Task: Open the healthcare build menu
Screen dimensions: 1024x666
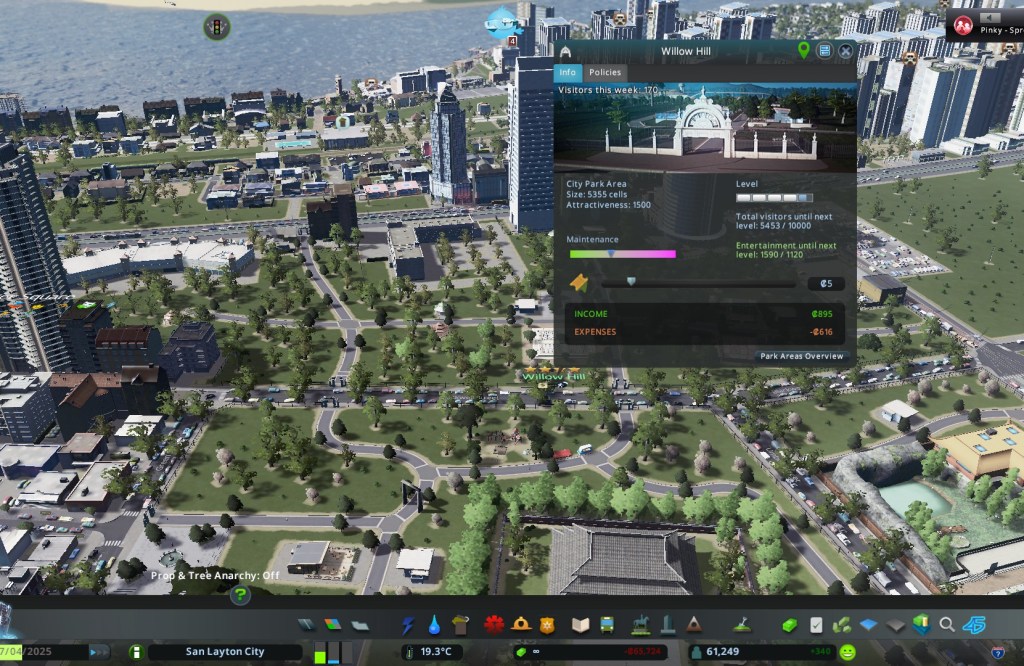Action: [493, 625]
